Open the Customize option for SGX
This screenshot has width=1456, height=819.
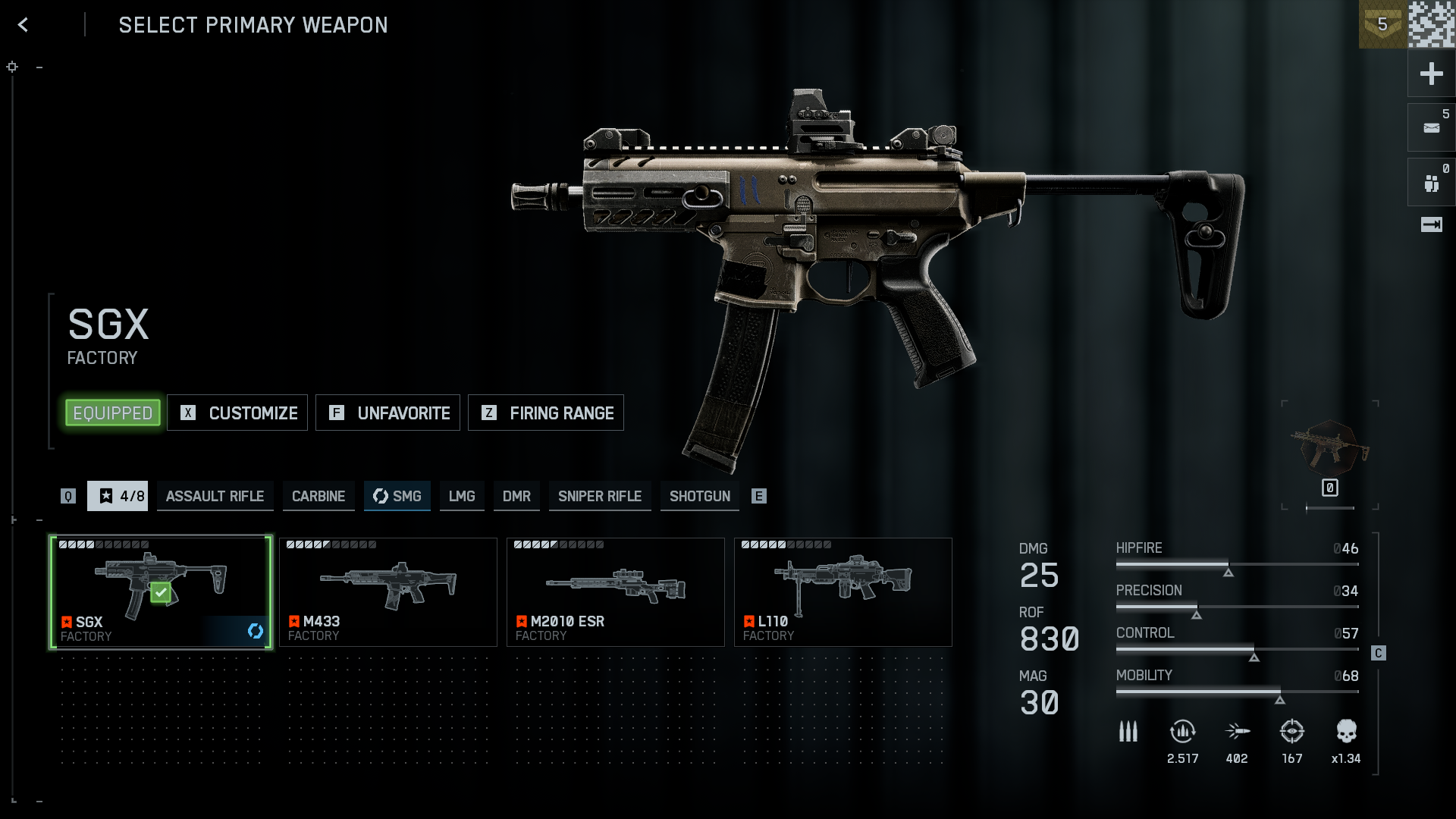tap(237, 413)
